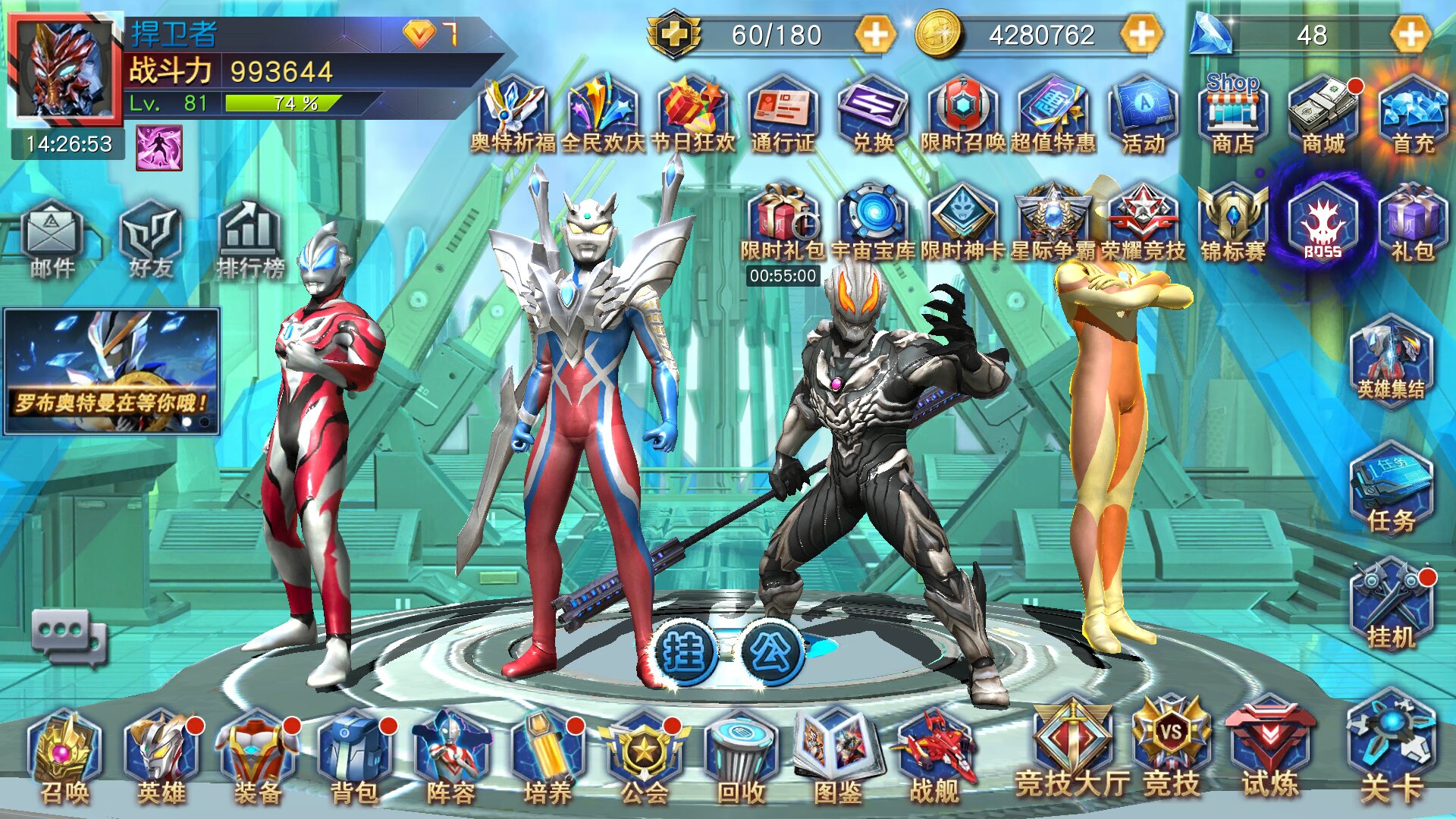Open the 召唤 summon menu
Viewport: 1456px width, 819px height.
(64, 756)
